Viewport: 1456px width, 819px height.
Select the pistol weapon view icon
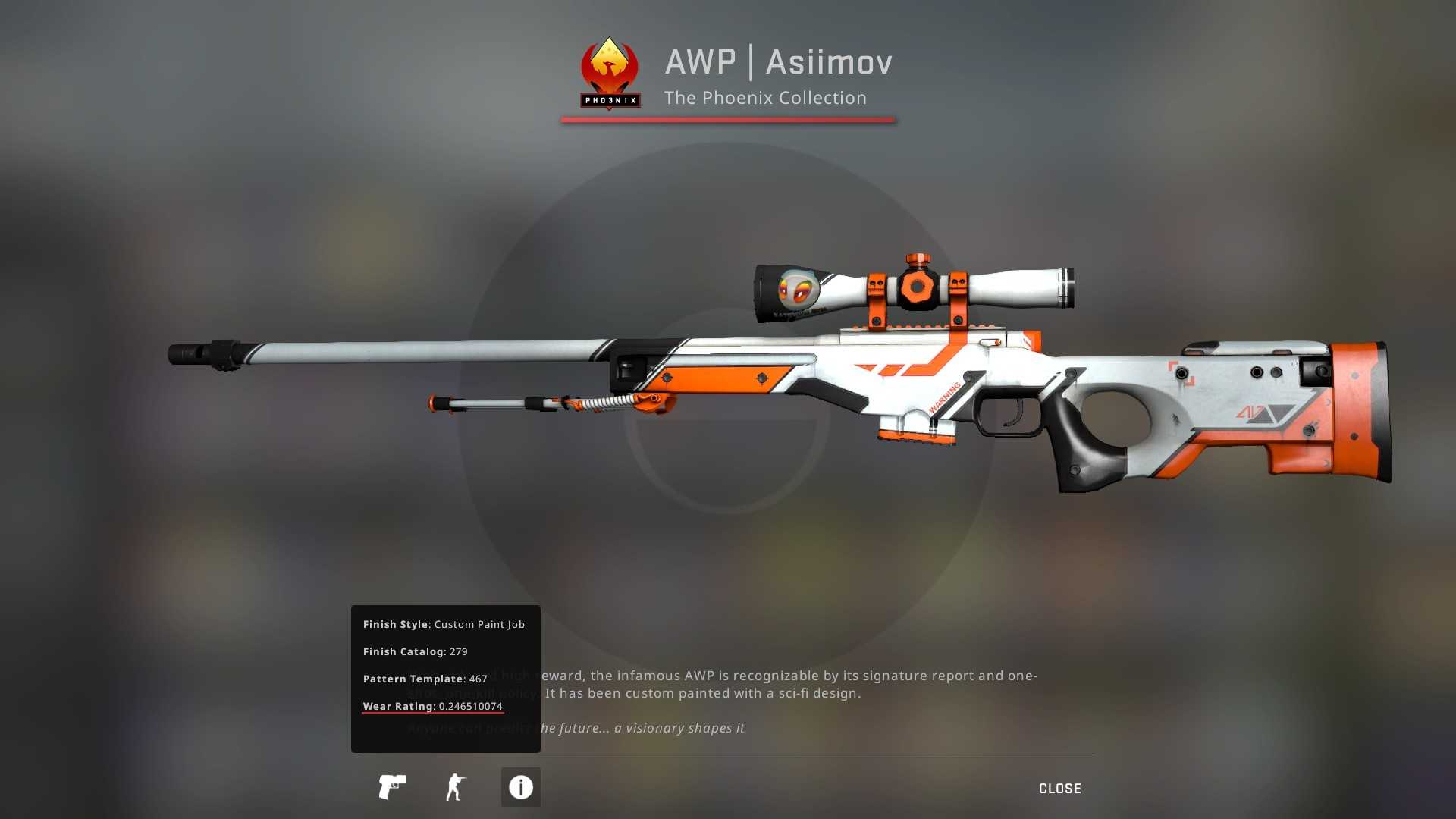392,787
